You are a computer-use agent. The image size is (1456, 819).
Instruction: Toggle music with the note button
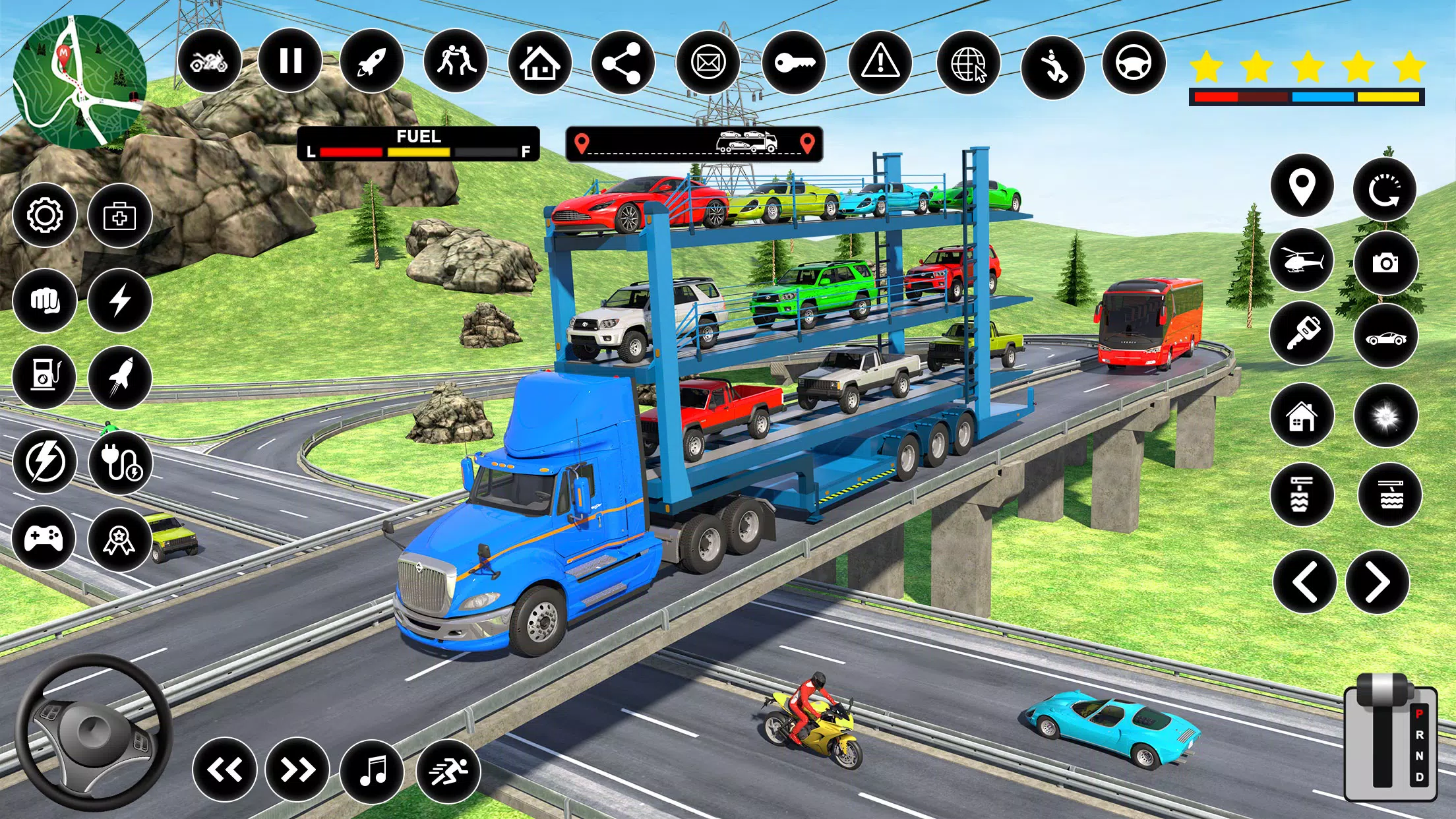click(373, 770)
